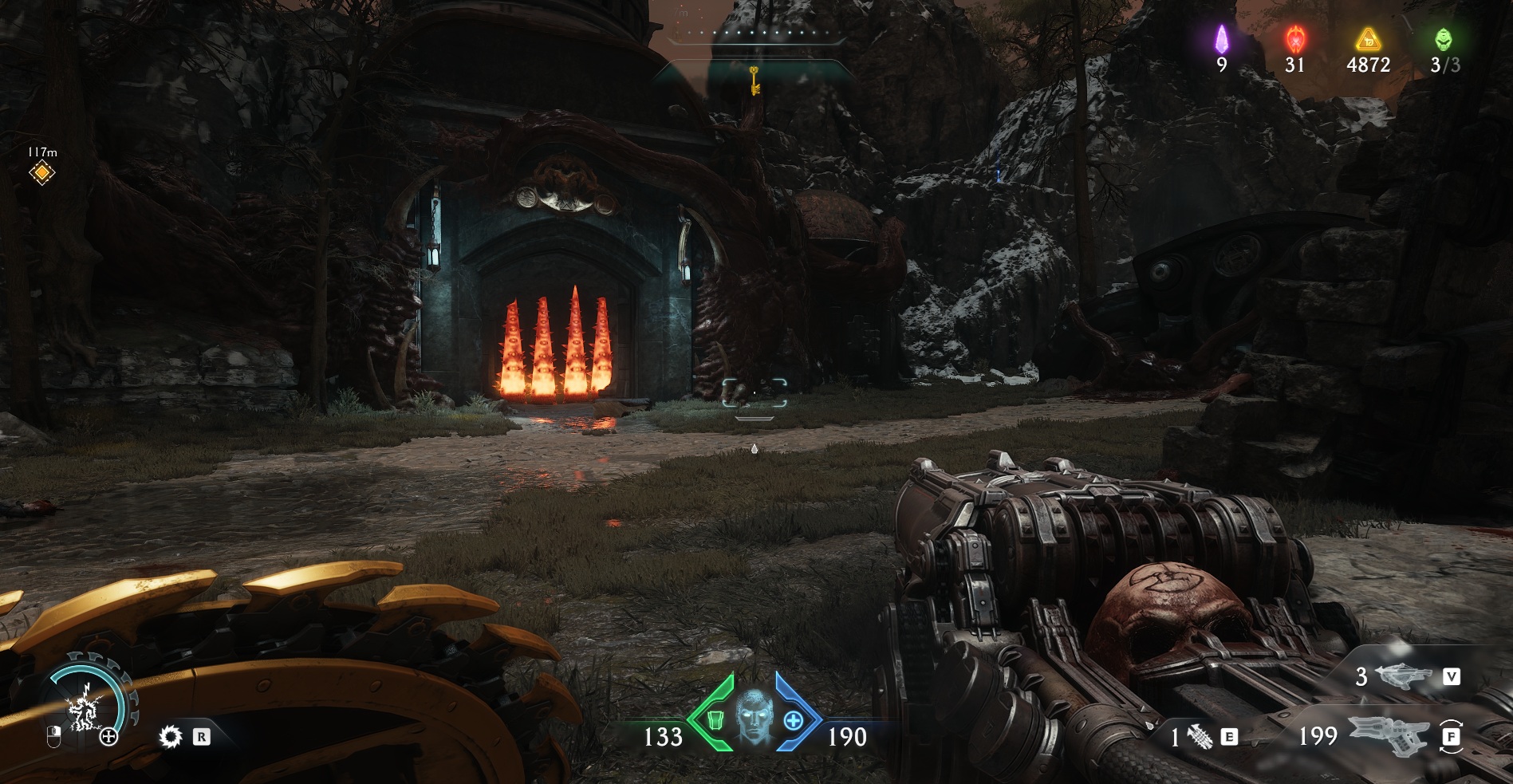The height and width of the screenshot is (784, 1513).
Task: Click the blue health cross icon
Action: pos(793,720)
